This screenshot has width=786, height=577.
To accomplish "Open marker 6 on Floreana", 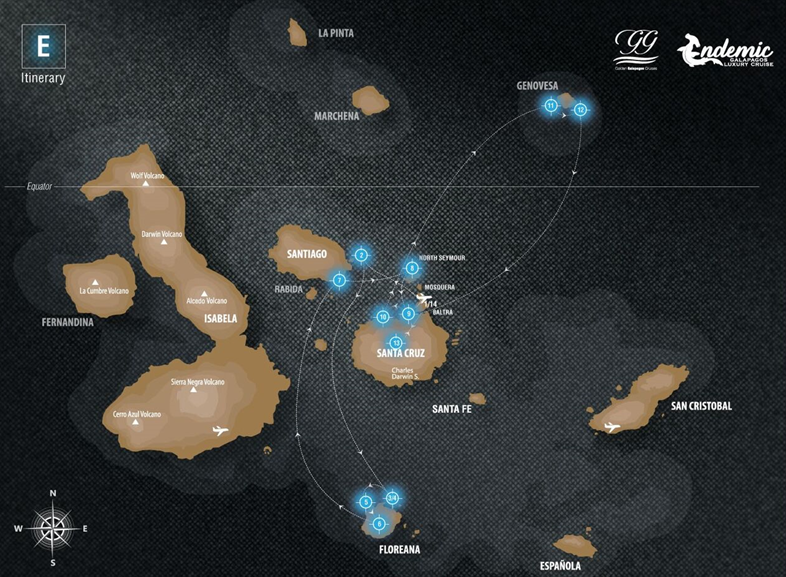I will pyautogui.click(x=378, y=523).
